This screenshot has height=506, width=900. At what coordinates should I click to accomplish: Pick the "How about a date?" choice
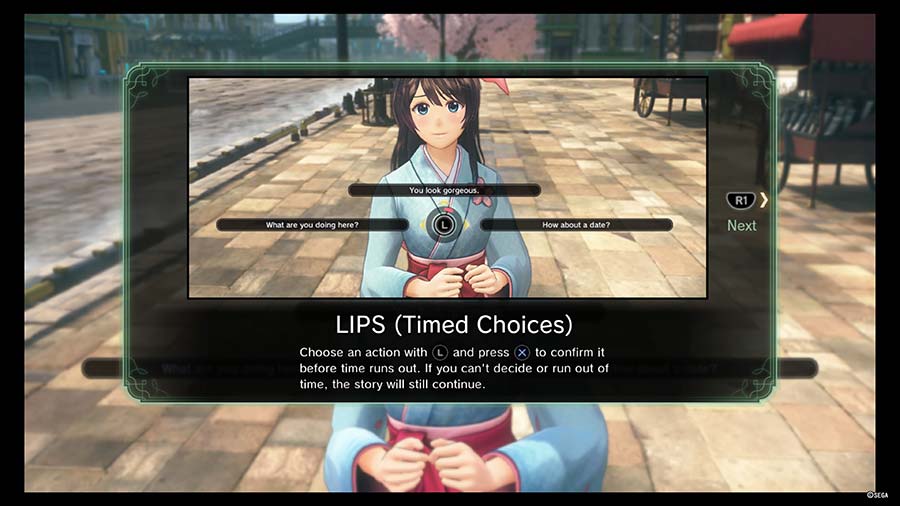576,225
